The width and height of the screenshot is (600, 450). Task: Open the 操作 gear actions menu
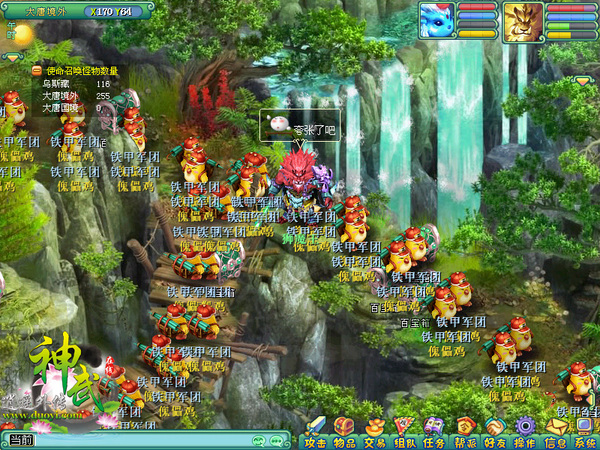tap(524, 431)
